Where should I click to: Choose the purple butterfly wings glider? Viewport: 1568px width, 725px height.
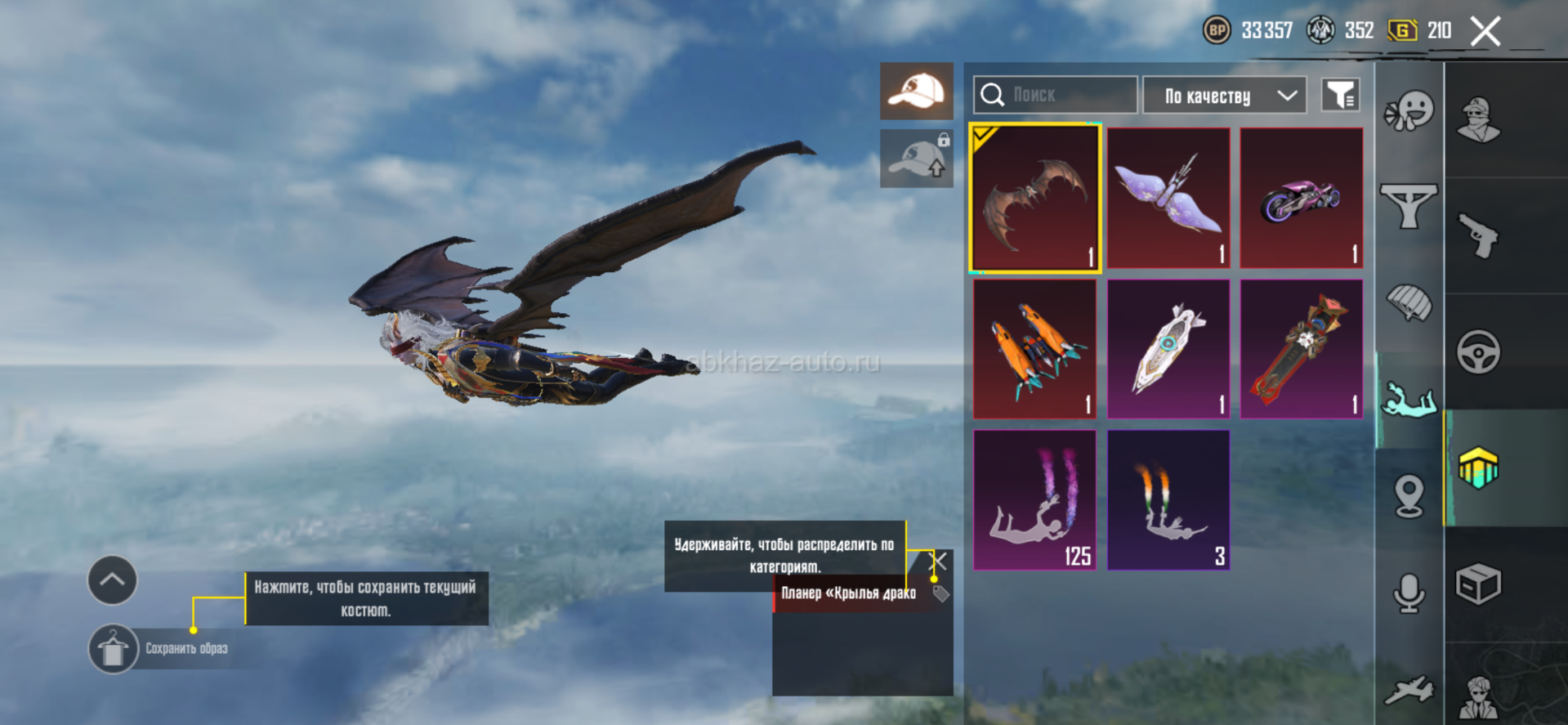pyautogui.click(x=1168, y=199)
